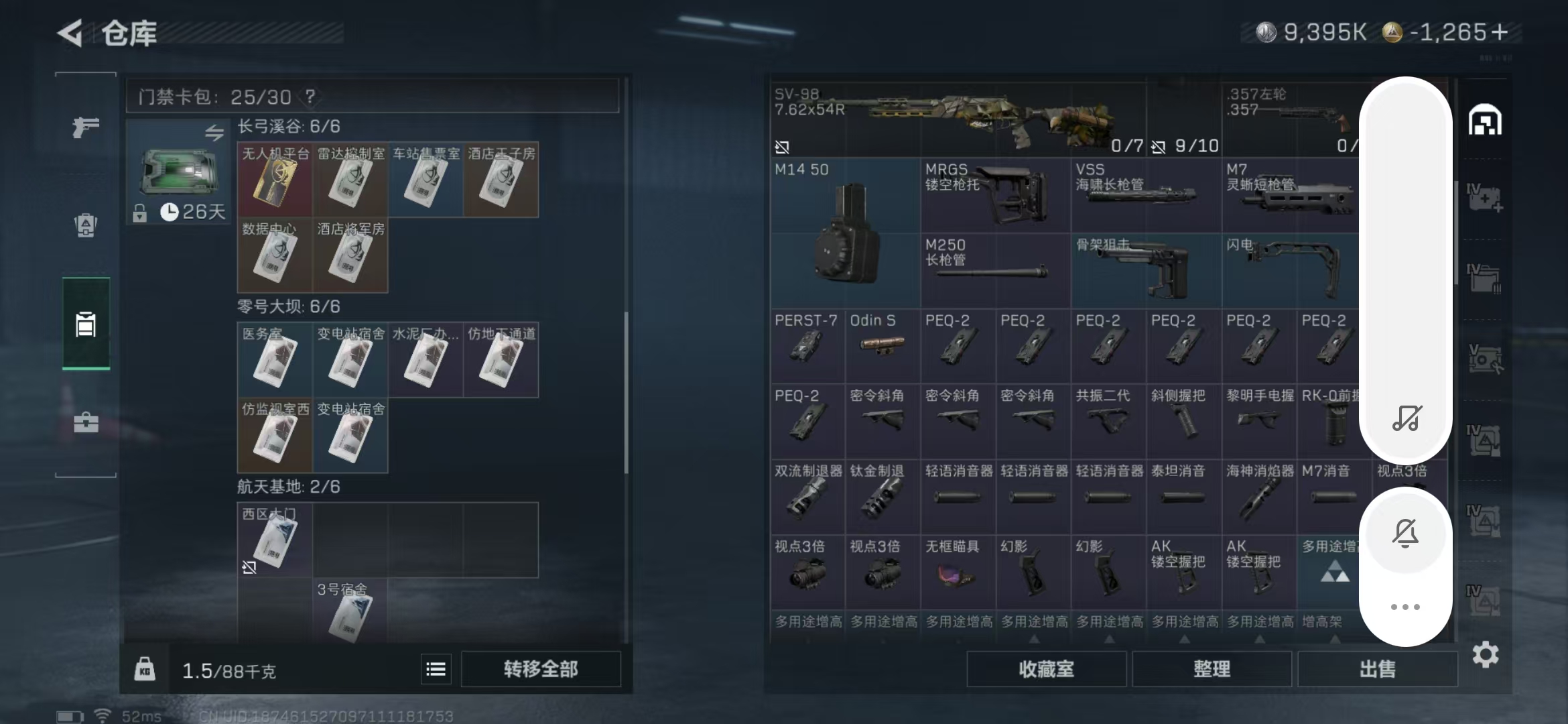The image size is (1568, 724).
Task: Tap the 整理 organize button
Action: 1212,669
